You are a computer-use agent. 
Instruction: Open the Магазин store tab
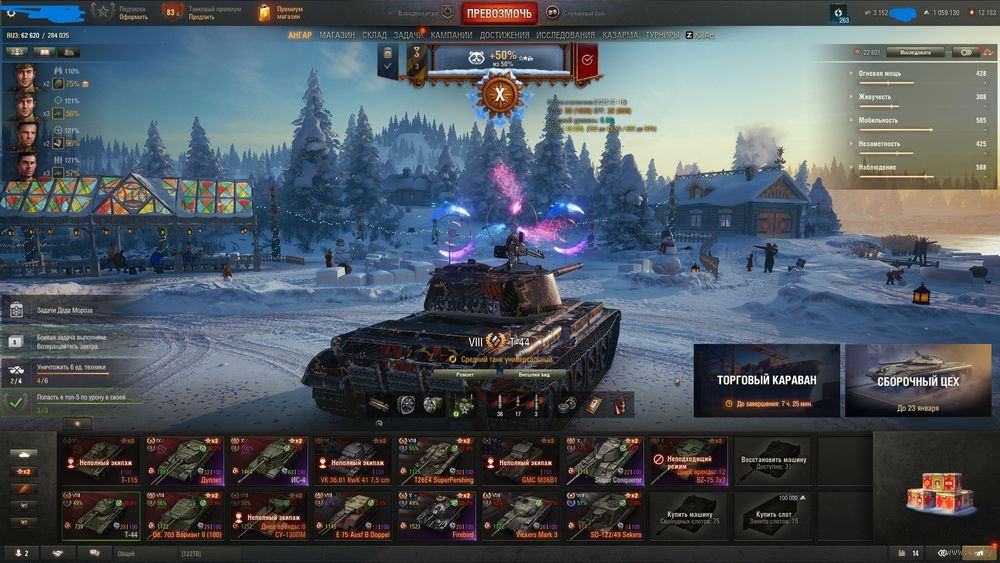click(337, 35)
